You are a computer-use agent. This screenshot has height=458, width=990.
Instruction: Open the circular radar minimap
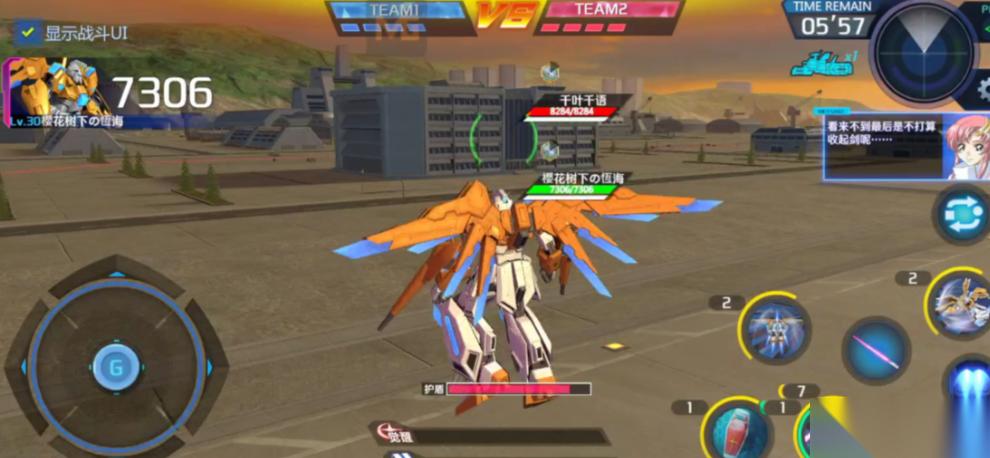[922, 51]
